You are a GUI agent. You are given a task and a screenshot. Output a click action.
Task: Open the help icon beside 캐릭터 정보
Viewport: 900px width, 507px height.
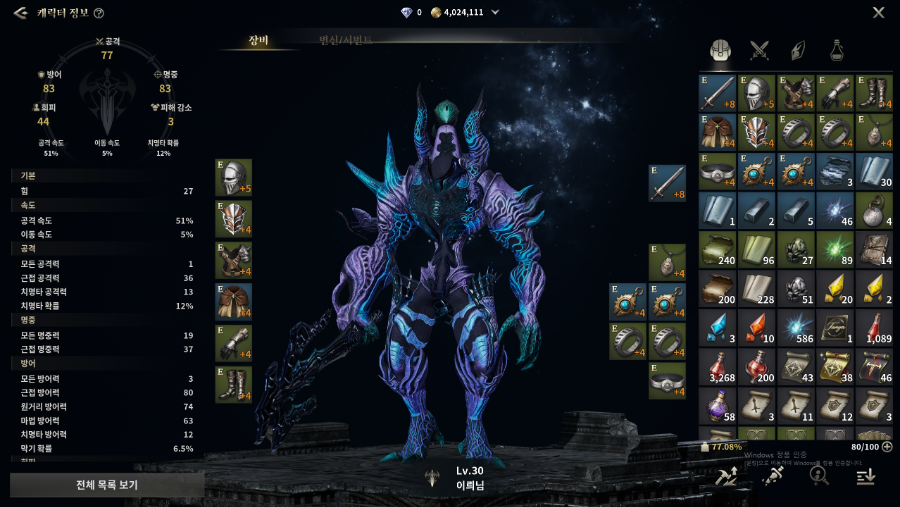99,13
